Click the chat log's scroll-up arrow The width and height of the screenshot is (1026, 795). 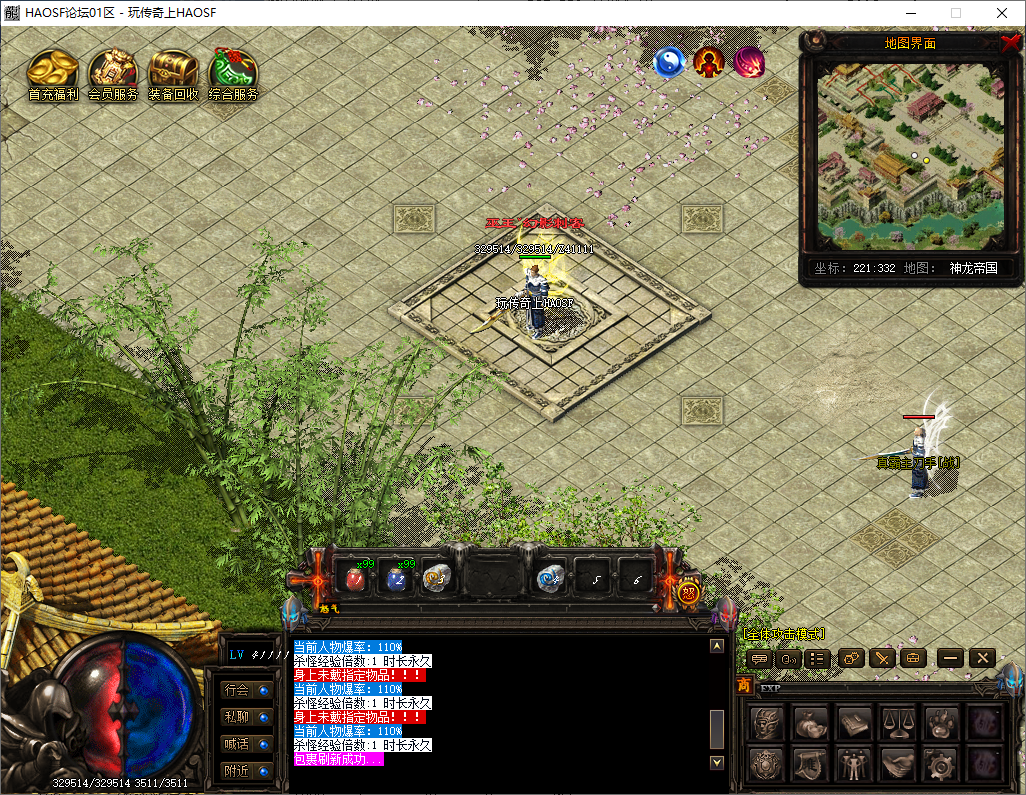coord(716,646)
